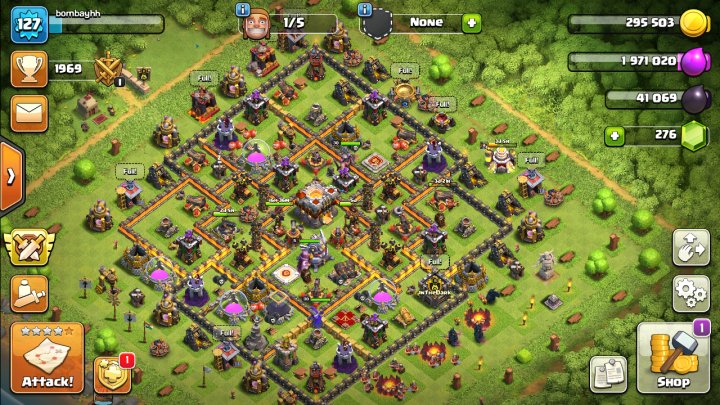
Task: Show shield info icon beside None
Action: 366,9
